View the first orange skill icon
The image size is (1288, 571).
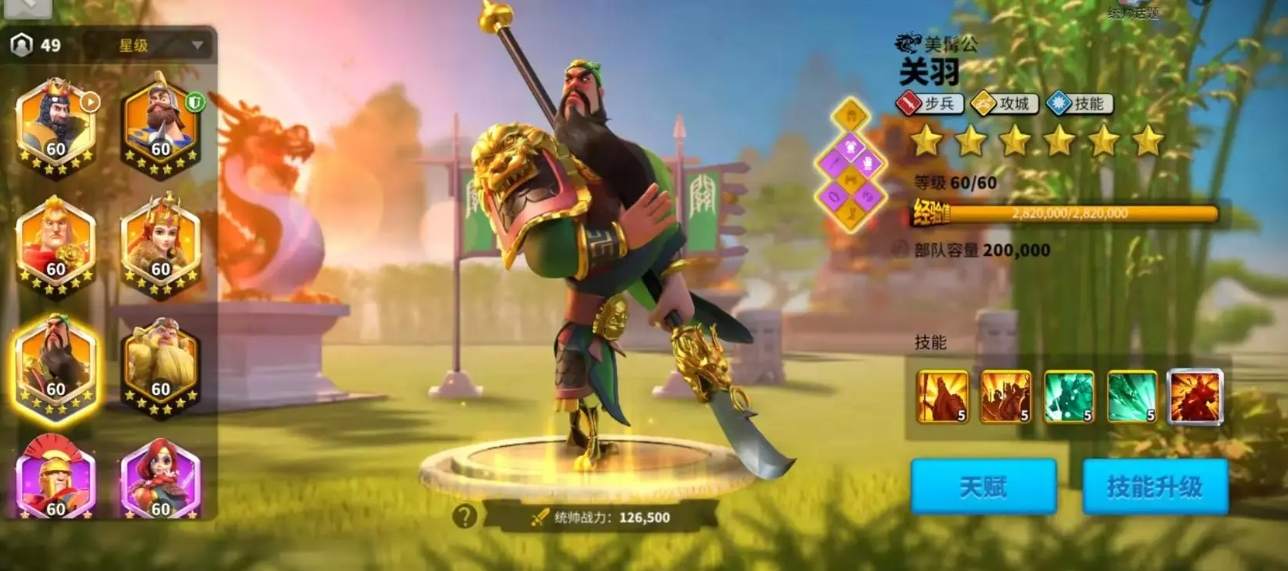click(x=942, y=396)
